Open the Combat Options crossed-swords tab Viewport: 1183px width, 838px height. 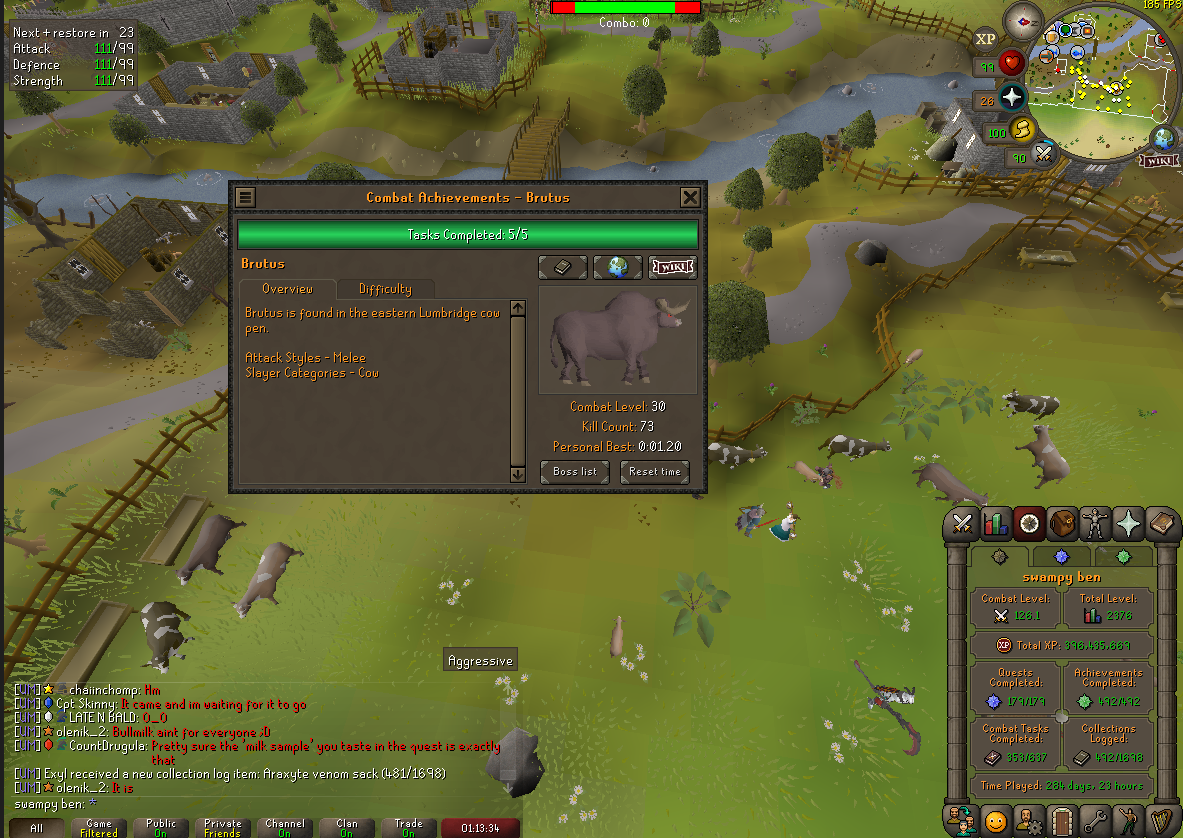coord(963,523)
